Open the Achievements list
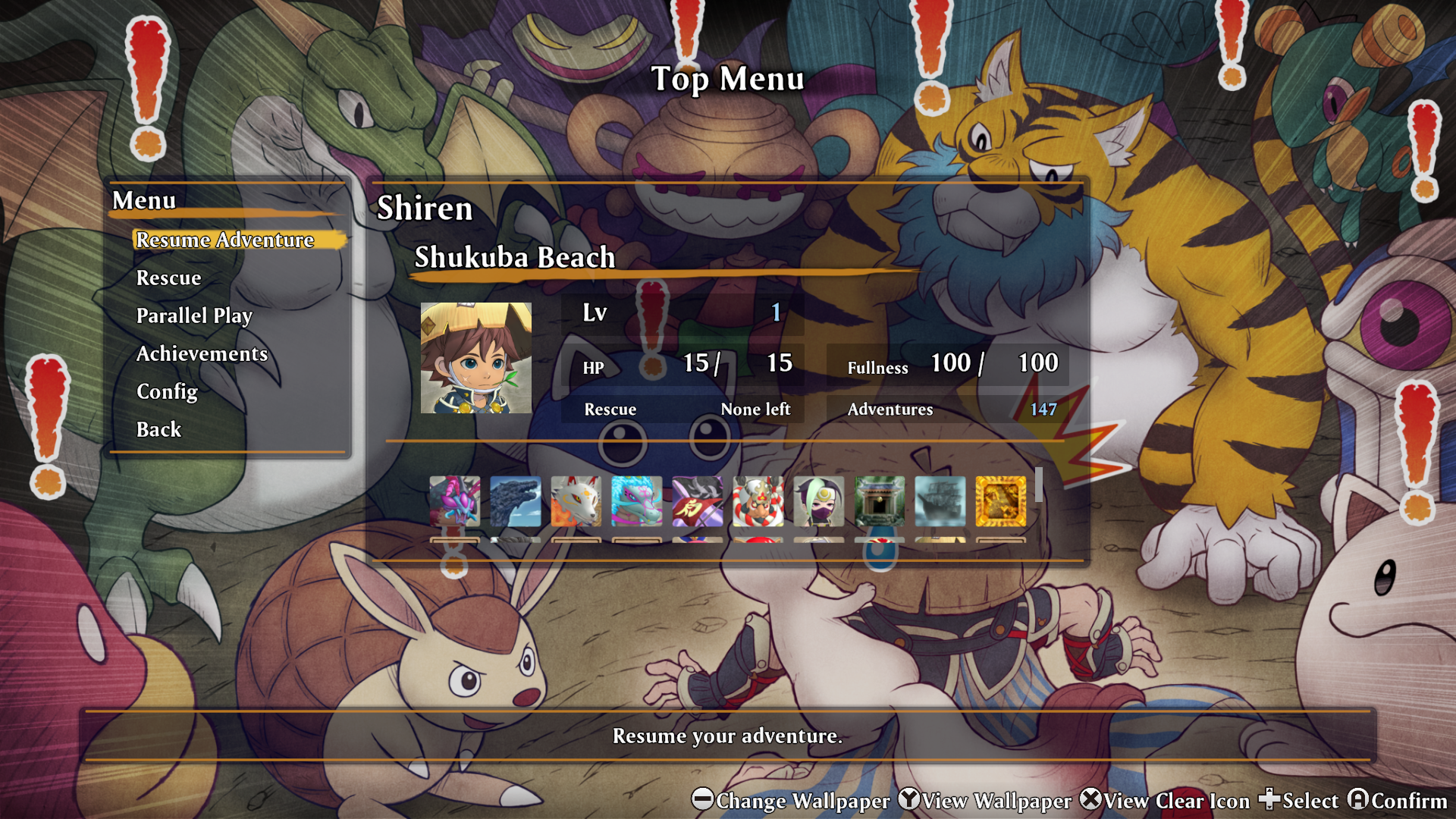 pyautogui.click(x=202, y=354)
